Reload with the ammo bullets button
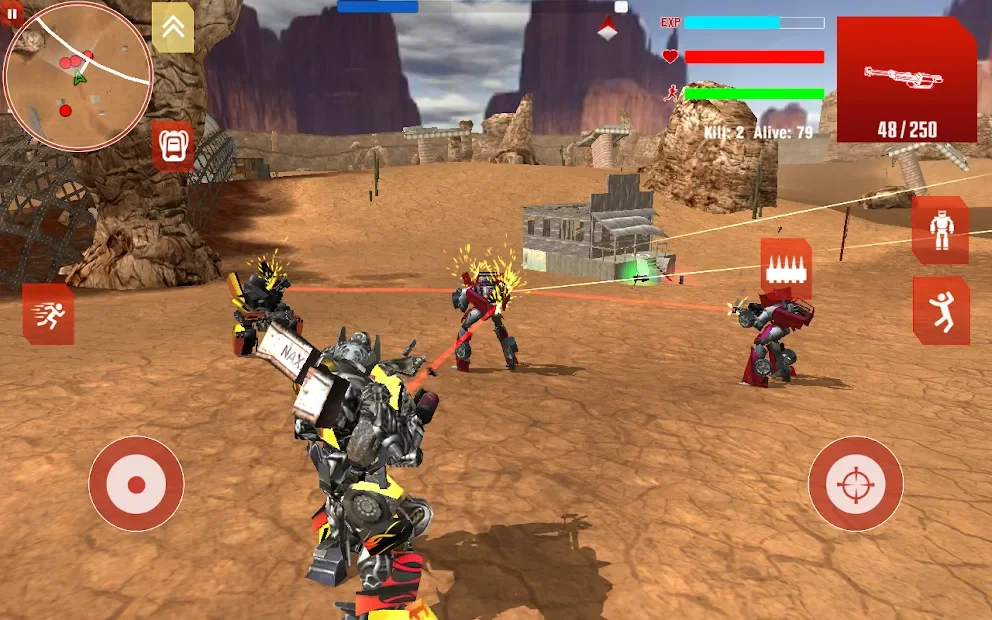 click(785, 268)
